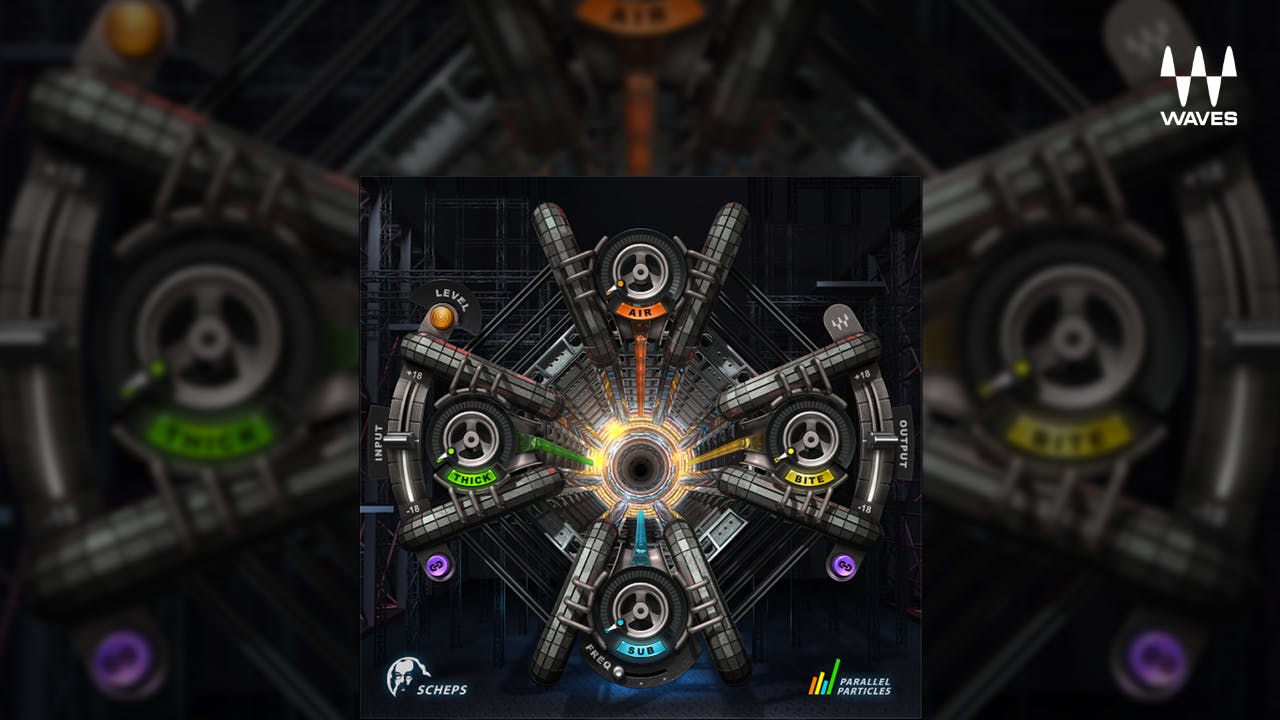The width and height of the screenshot is (1280, 720).
Task: Click the Scheps logo
Action: tap(427, 678)
